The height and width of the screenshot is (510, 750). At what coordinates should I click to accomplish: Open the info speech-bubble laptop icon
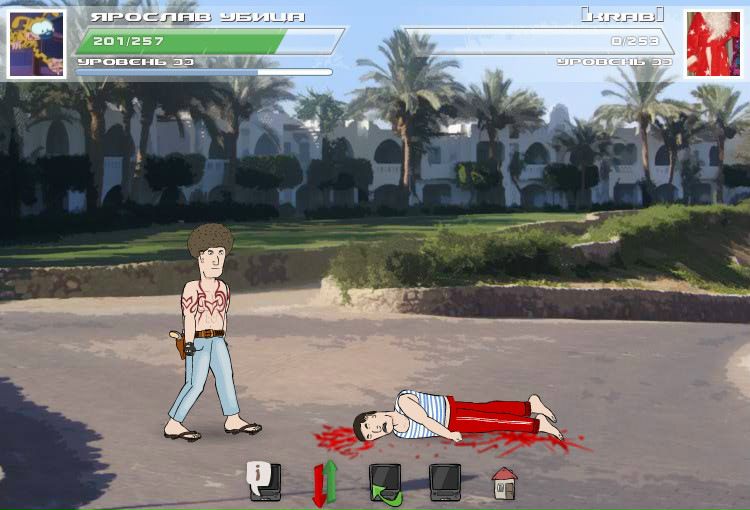pos(265,481)
